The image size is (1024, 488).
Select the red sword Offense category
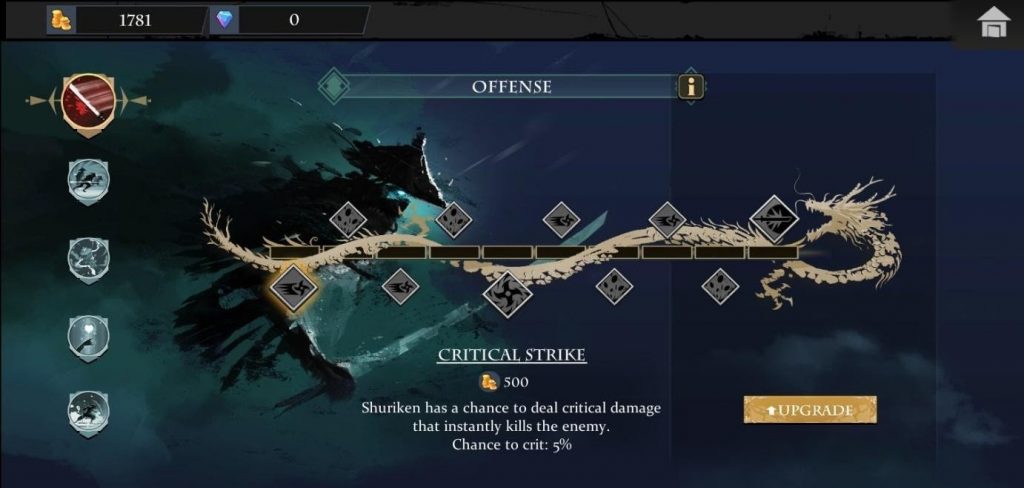(x=87, y=100)
